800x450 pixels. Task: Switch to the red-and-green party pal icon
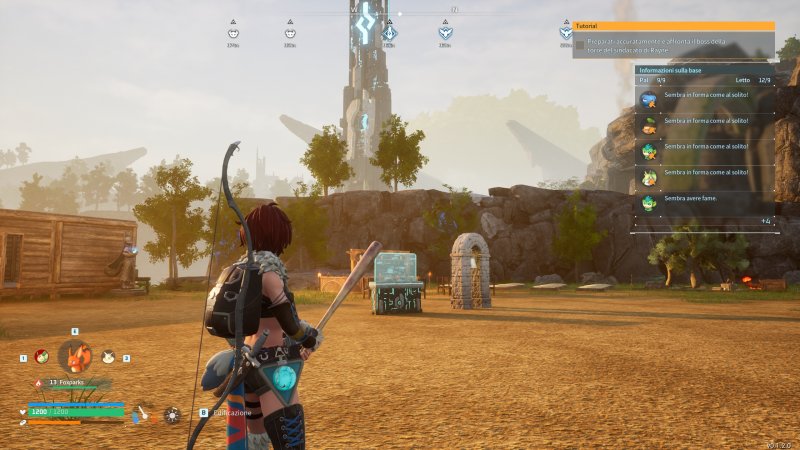(41, 356)
